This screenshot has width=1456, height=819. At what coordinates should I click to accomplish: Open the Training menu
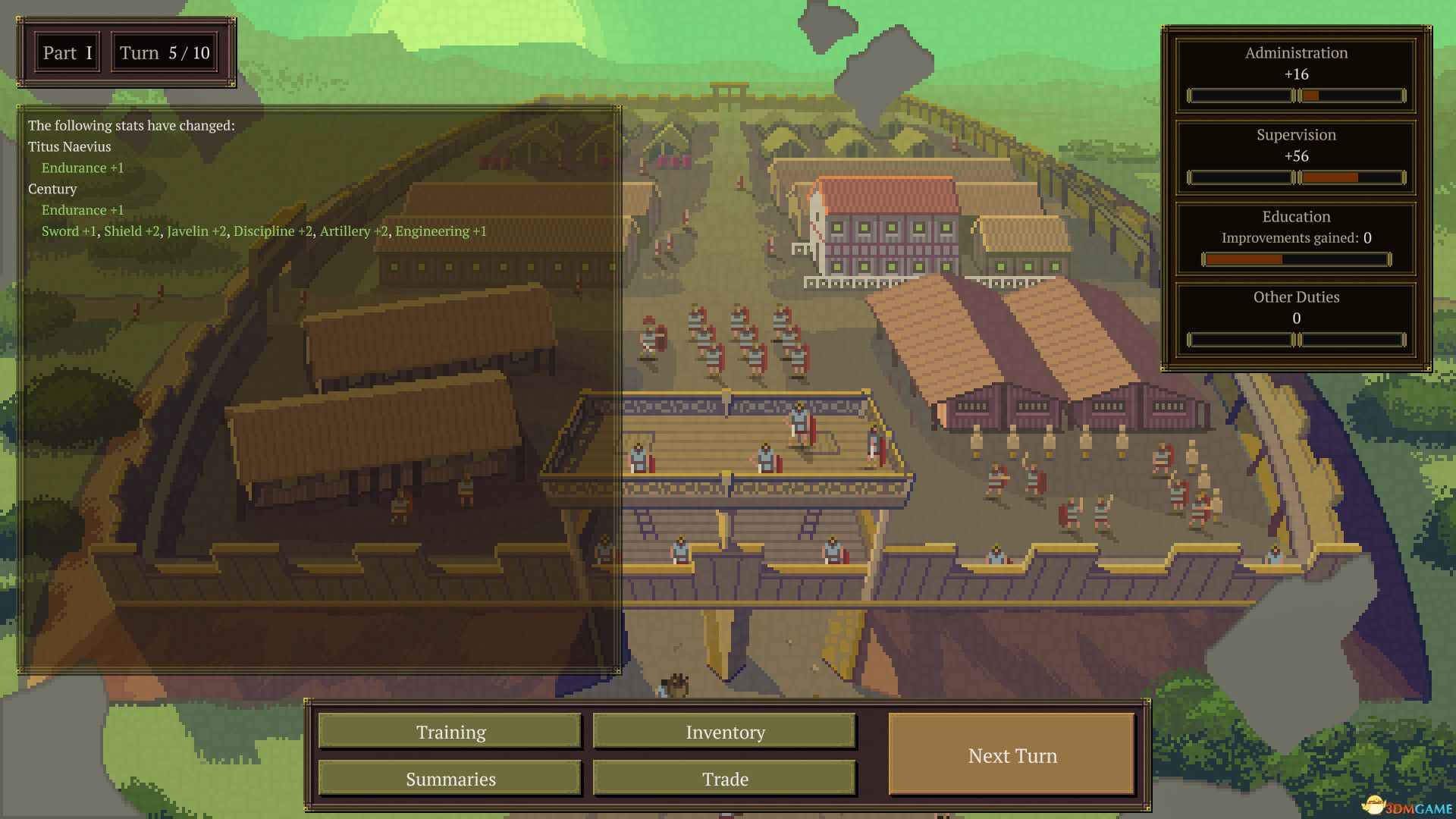point(450,731)
